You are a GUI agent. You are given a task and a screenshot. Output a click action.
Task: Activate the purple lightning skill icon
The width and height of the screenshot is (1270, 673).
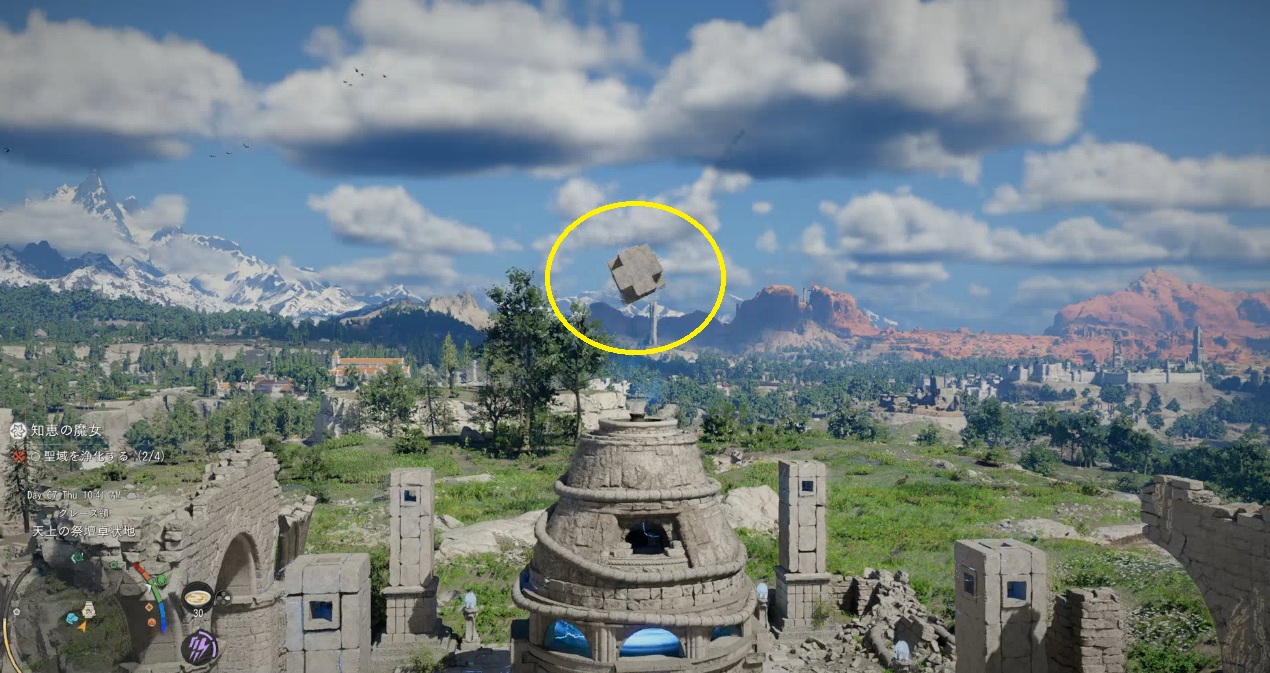(x=200, y=647)
